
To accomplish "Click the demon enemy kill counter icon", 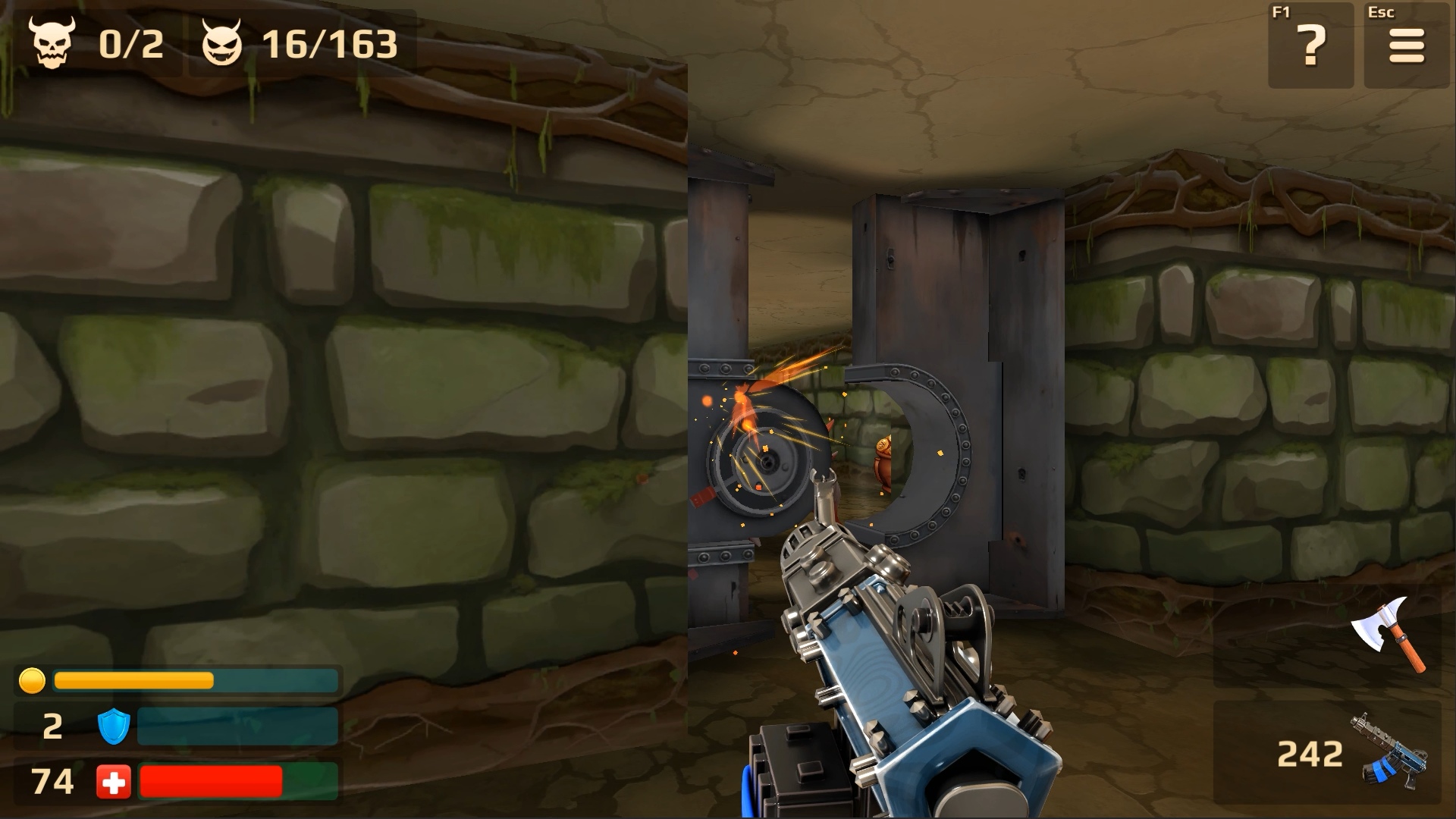I will (221, 43).
